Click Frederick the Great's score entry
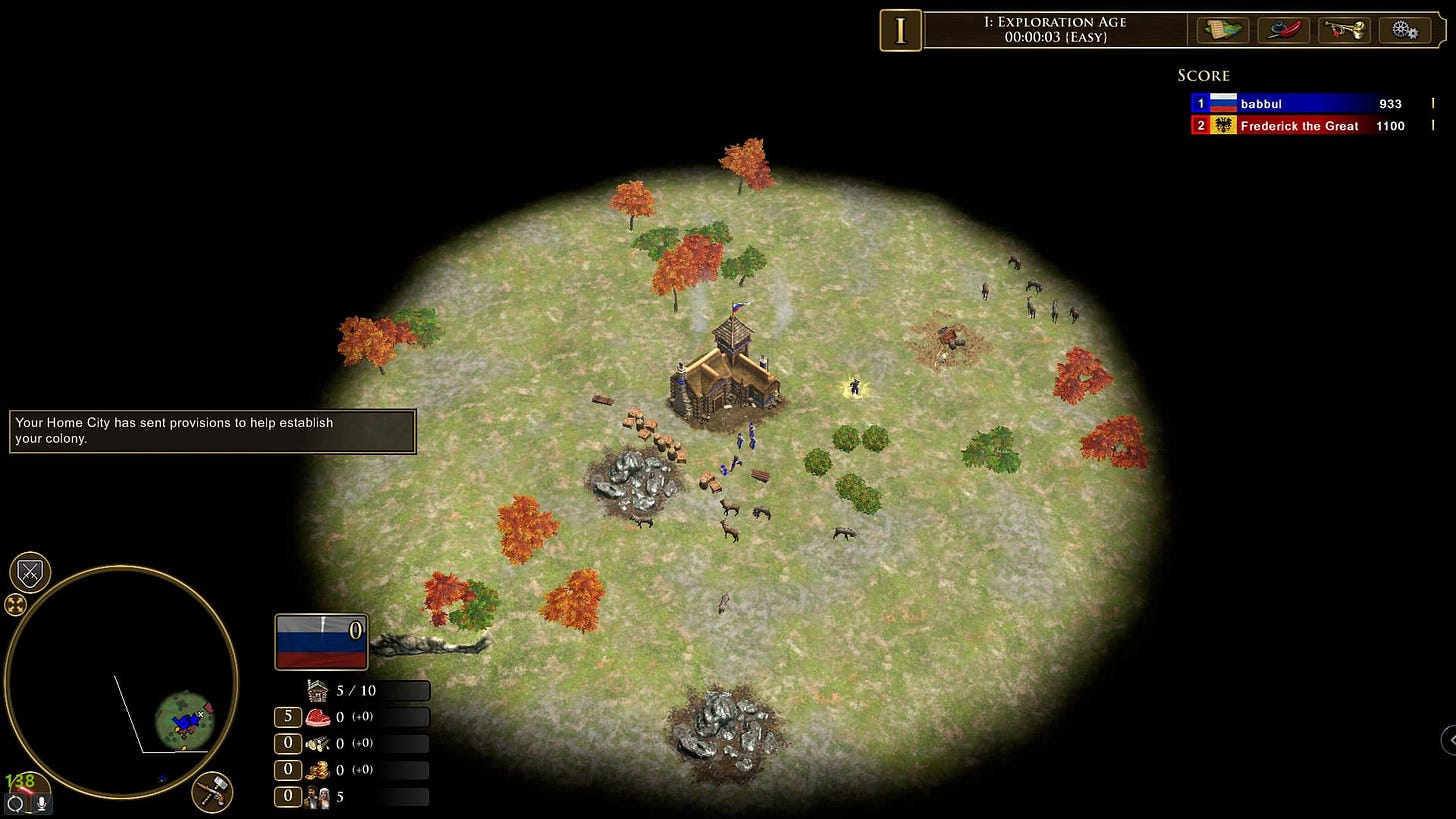Screen dimensions: 1456x819 [1300, 125]
